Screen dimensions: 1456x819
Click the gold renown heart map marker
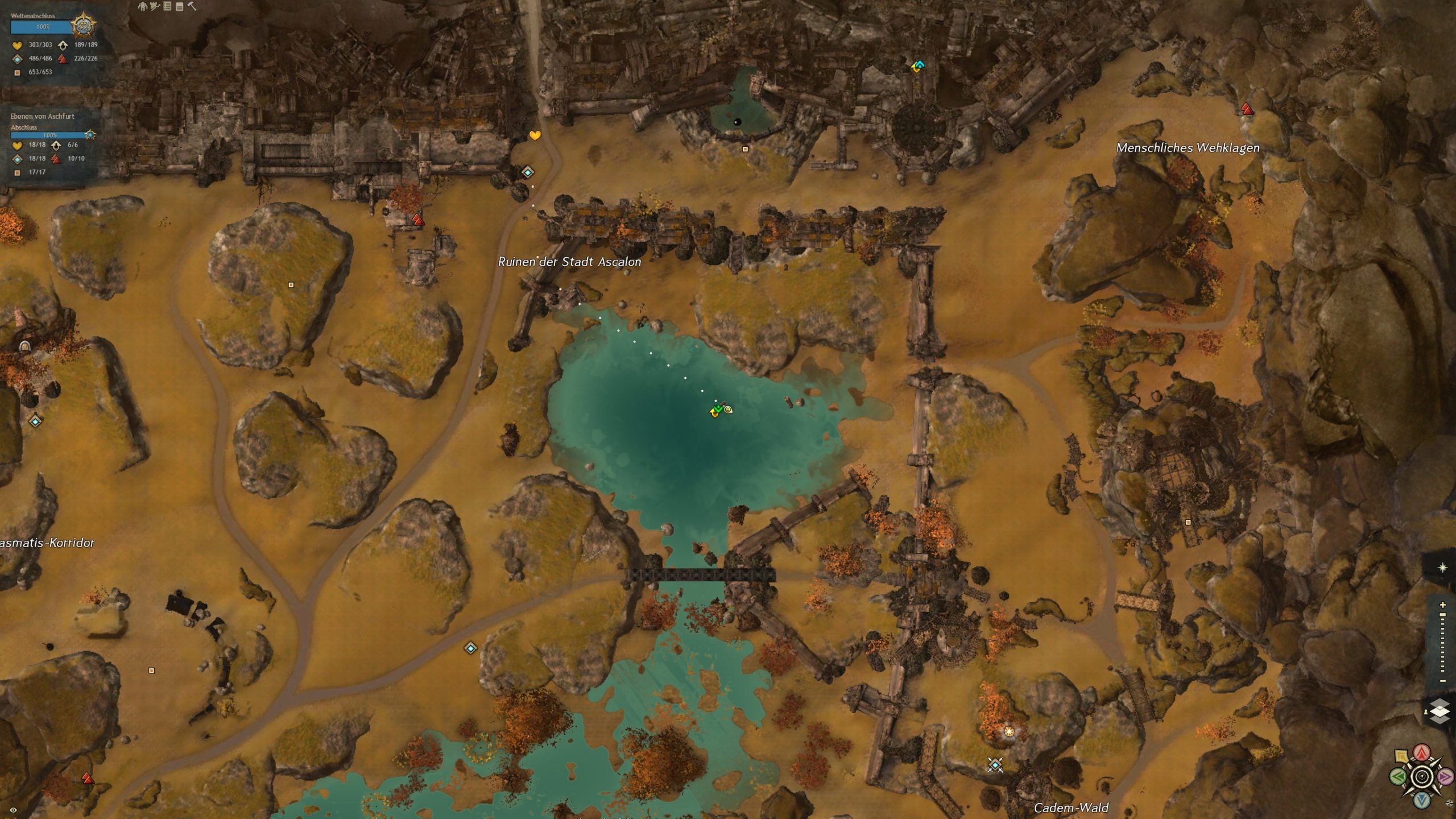point(535,135)
